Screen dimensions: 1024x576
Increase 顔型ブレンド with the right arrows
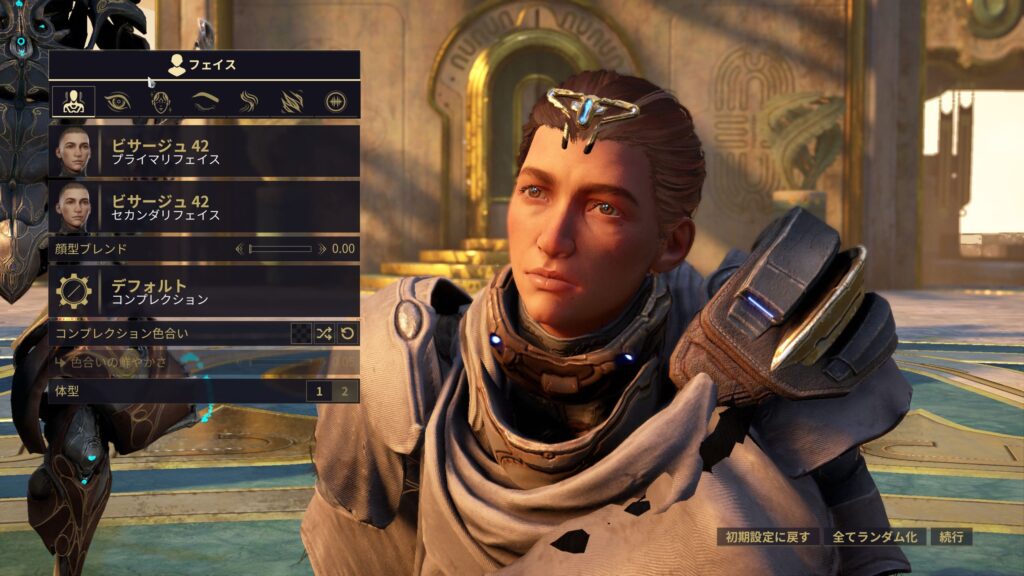(x=322, y=248)
